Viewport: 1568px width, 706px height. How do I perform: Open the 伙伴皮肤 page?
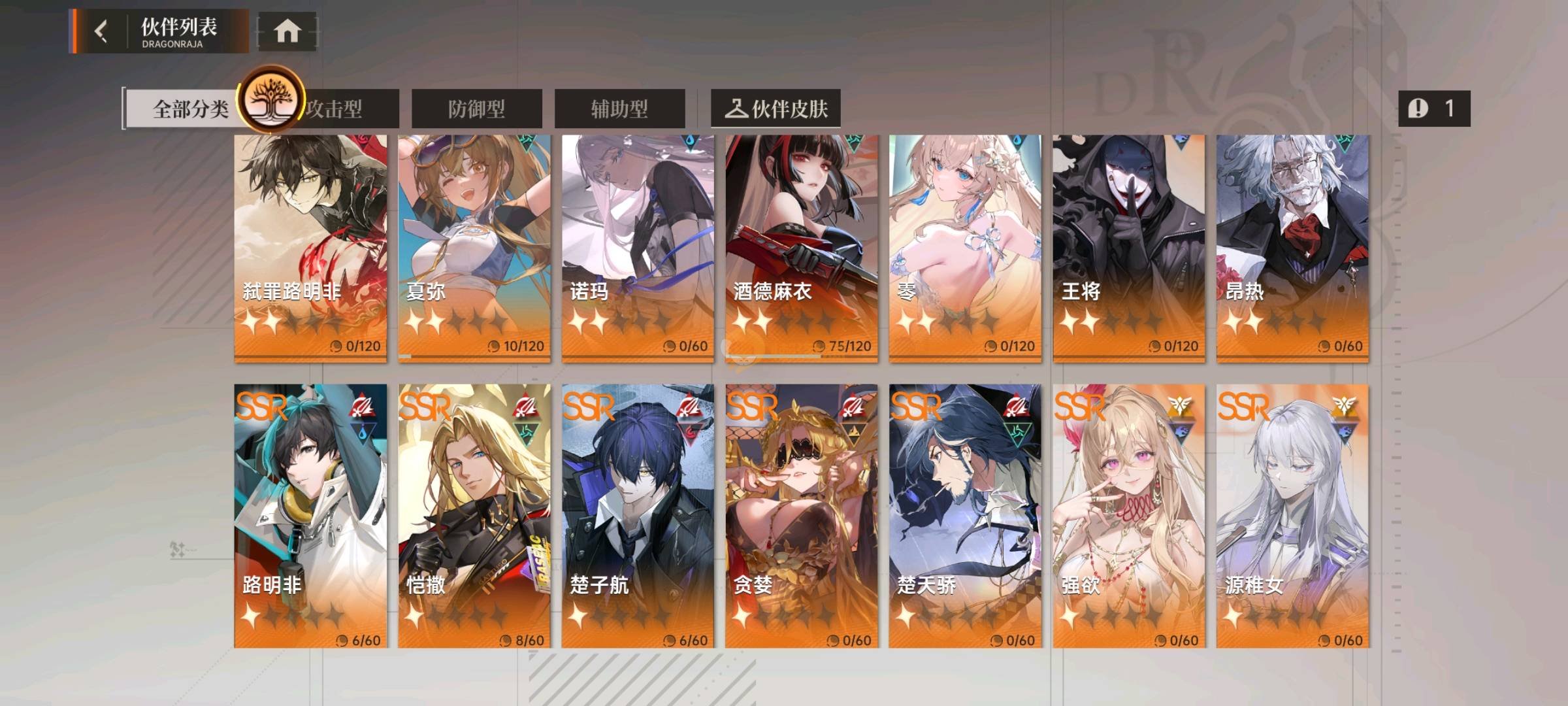click(776, 109)
